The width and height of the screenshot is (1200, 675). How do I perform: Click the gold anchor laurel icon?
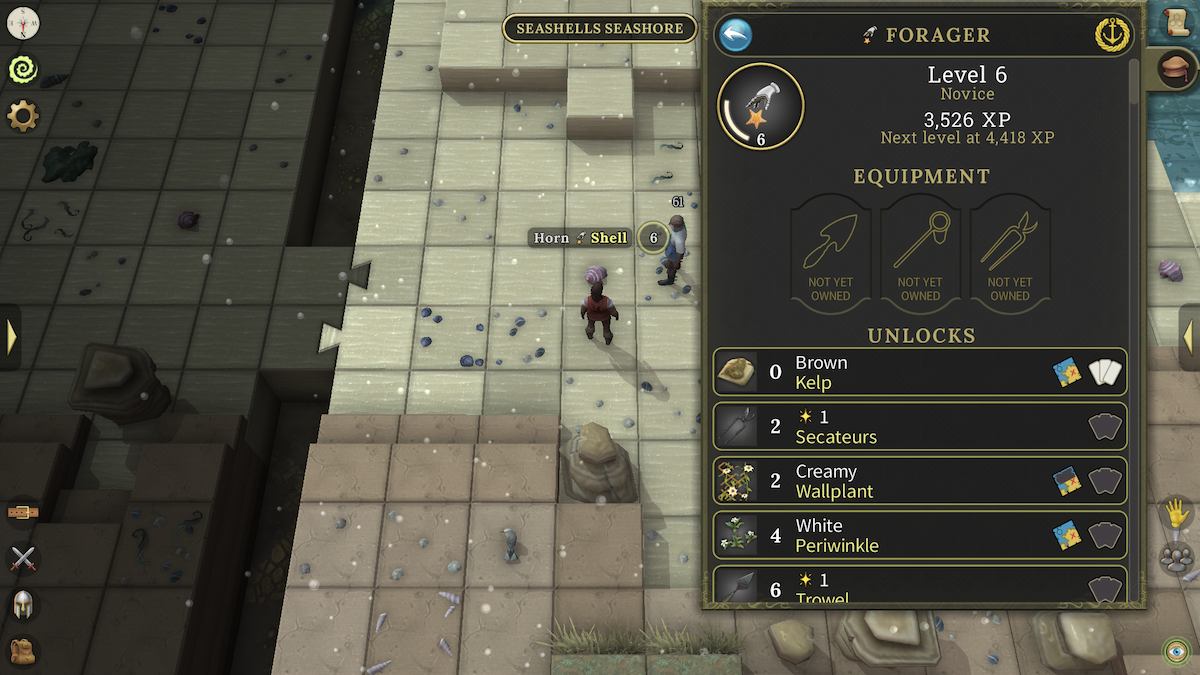(1113, 34)
